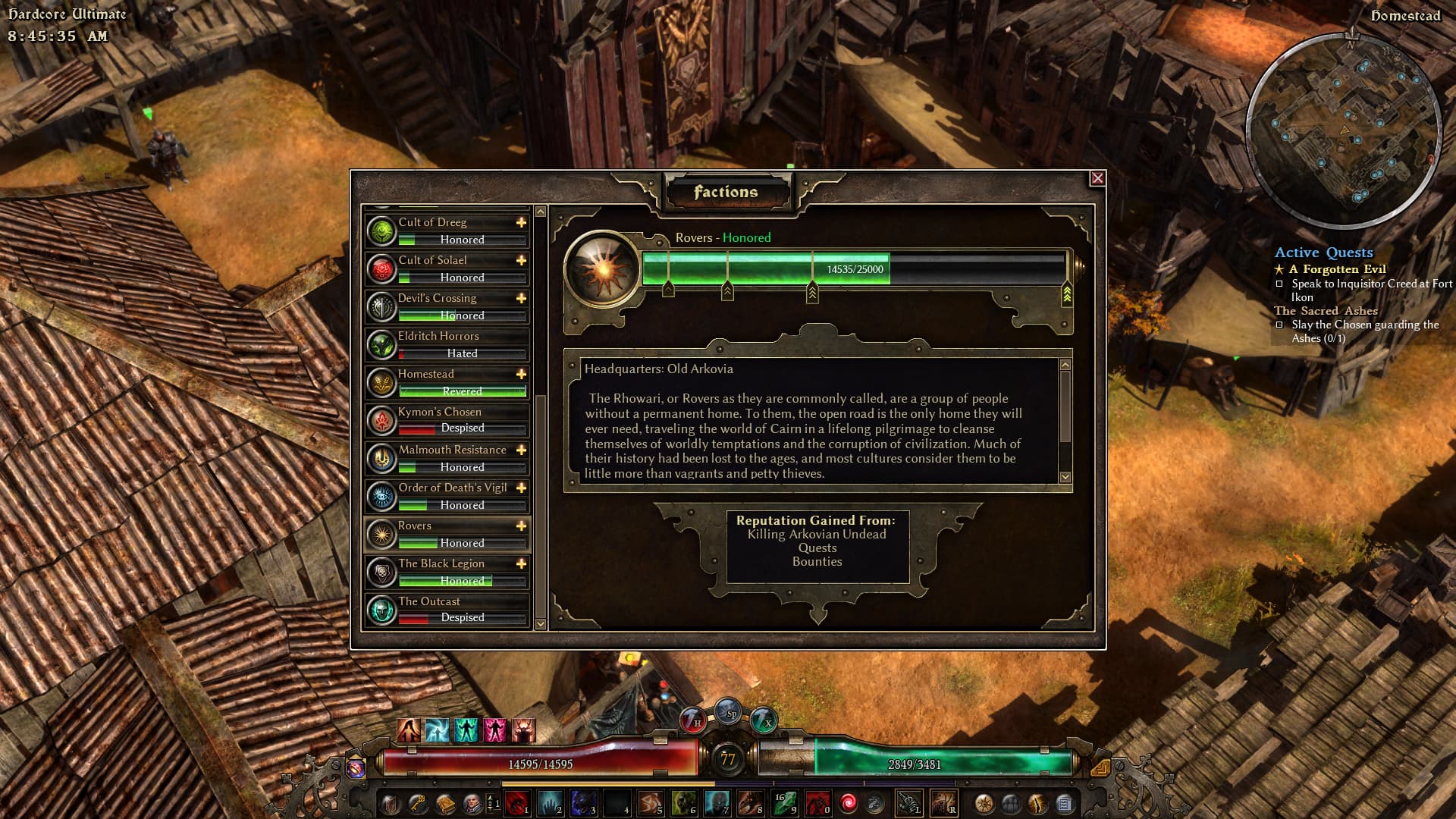Click the Homestead minimap
This screenshot has height=819, width=1456.
1344,130
